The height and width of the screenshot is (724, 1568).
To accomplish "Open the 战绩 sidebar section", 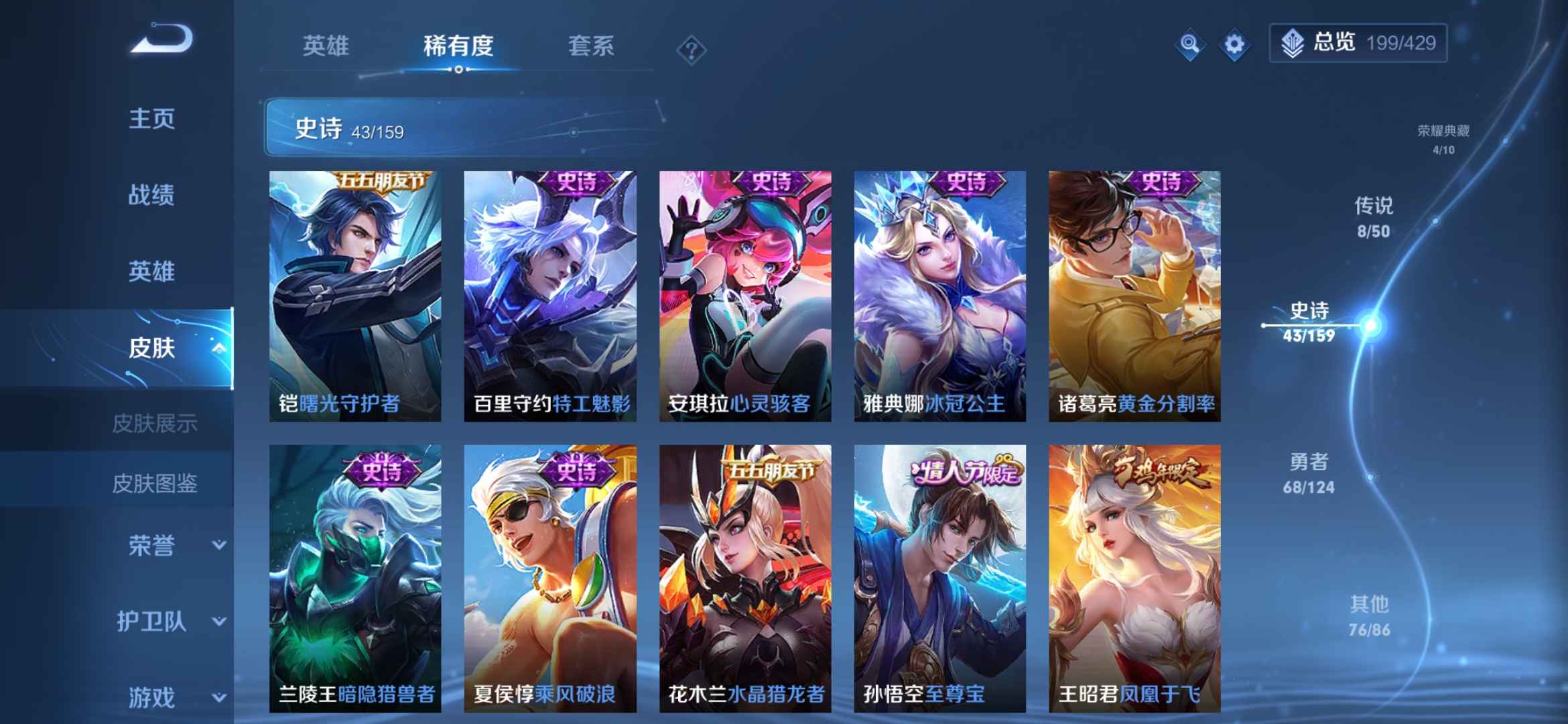I will 152,196.
